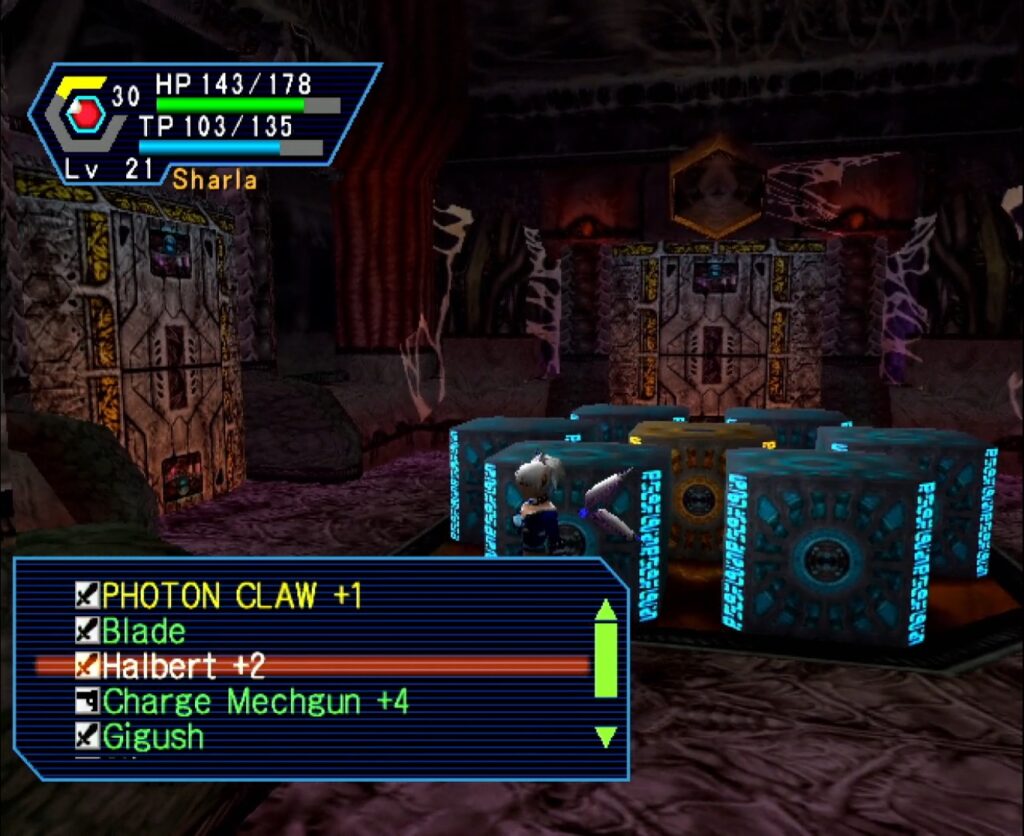This screenshot has width=1024, height=836.
Task: Click the scroll-up arrow of the weapon list
Action: click(605, 609)
